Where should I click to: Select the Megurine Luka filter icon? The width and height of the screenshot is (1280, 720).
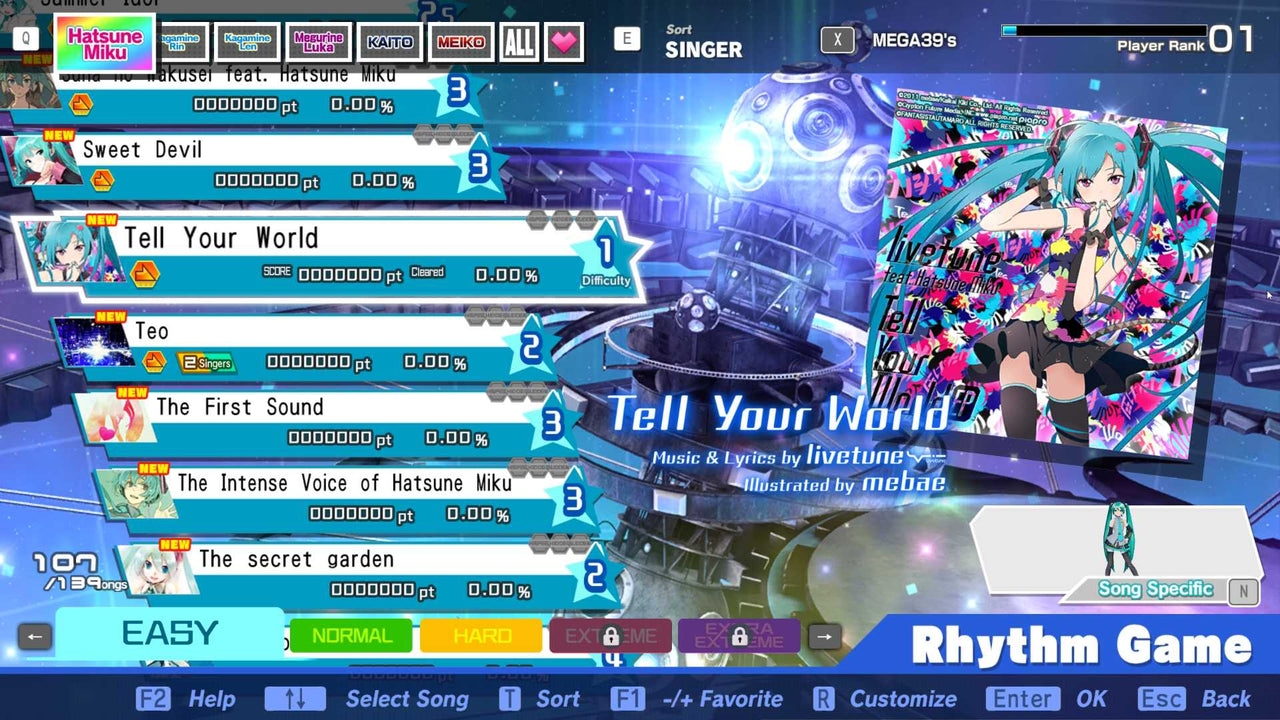pyautogui.click(x=318, y=42)
